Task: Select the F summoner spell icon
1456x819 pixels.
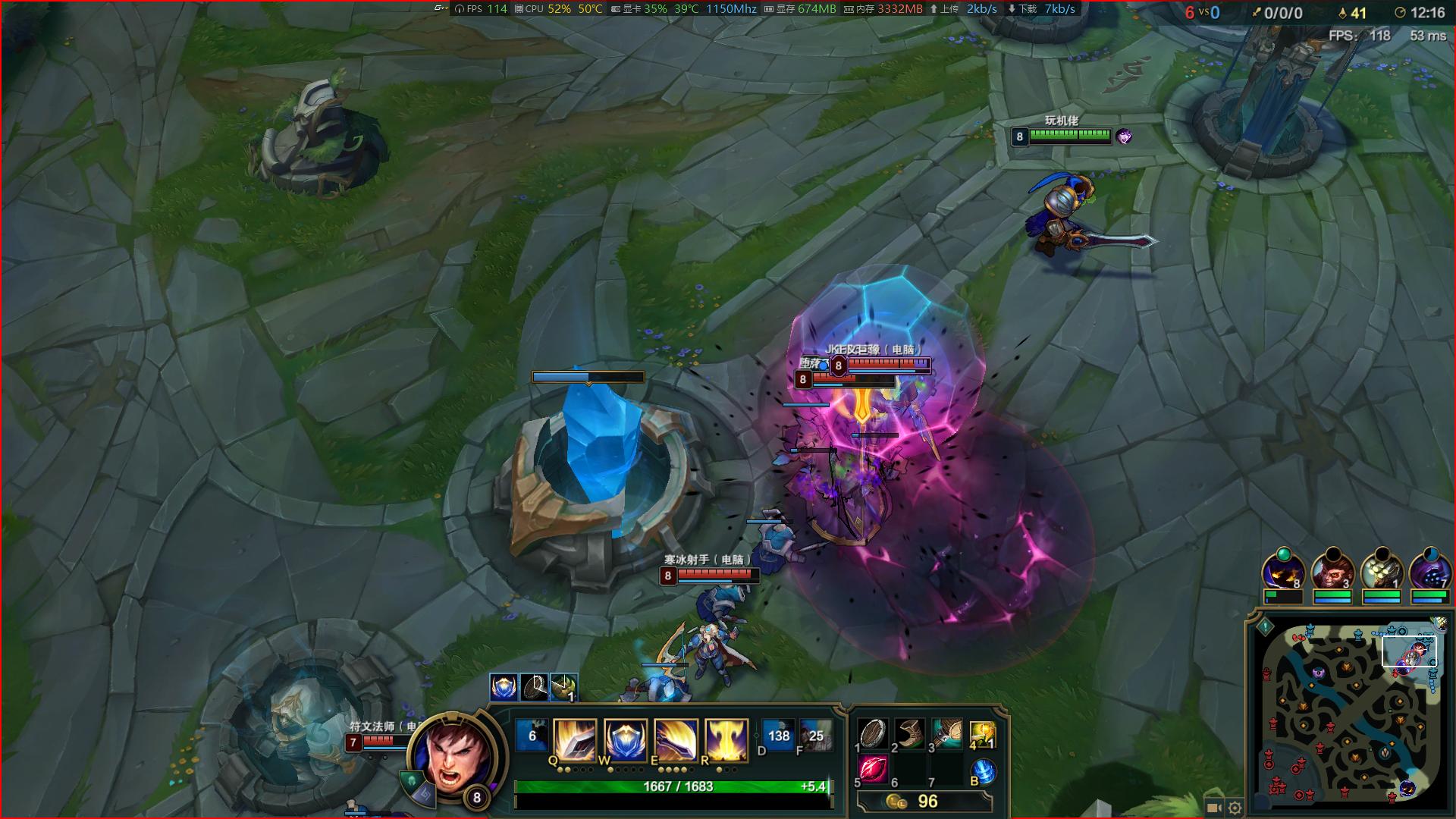Action: click(x=815, y=736)
